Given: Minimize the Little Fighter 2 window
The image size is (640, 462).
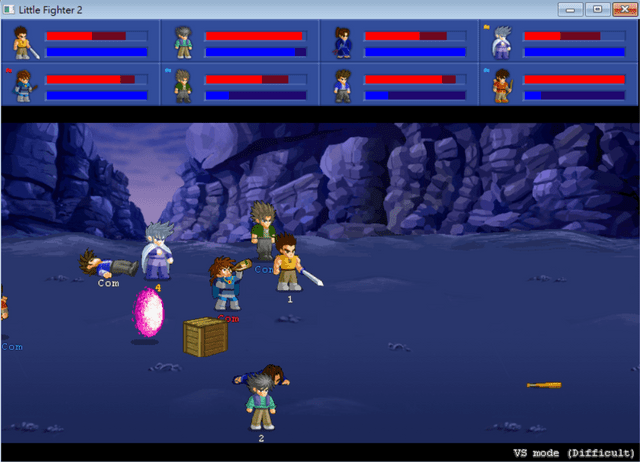Looking at the screenshot, I should [572, 9].
